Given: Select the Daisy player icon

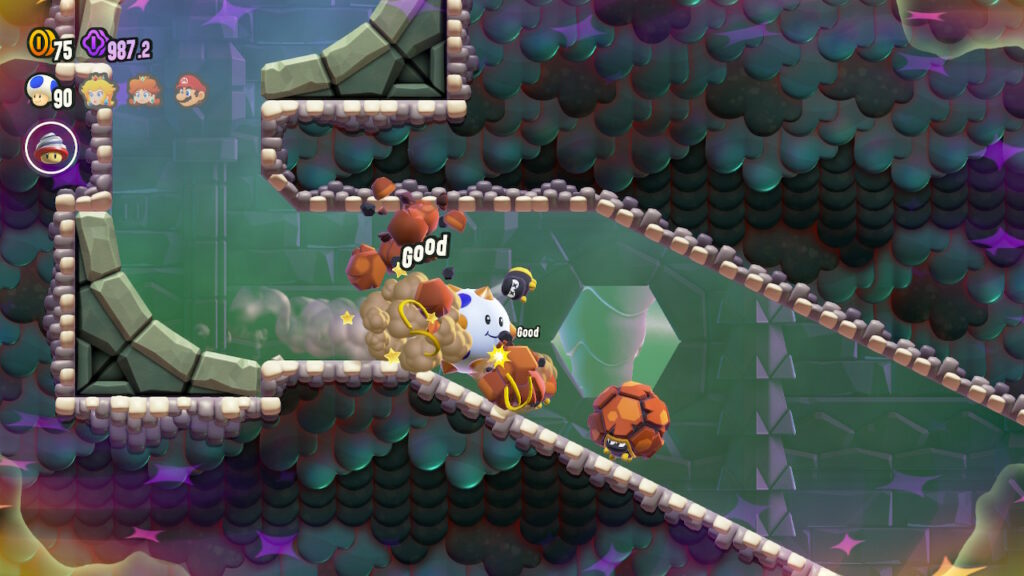Looking at the screenshot, I should coord(143,91).
